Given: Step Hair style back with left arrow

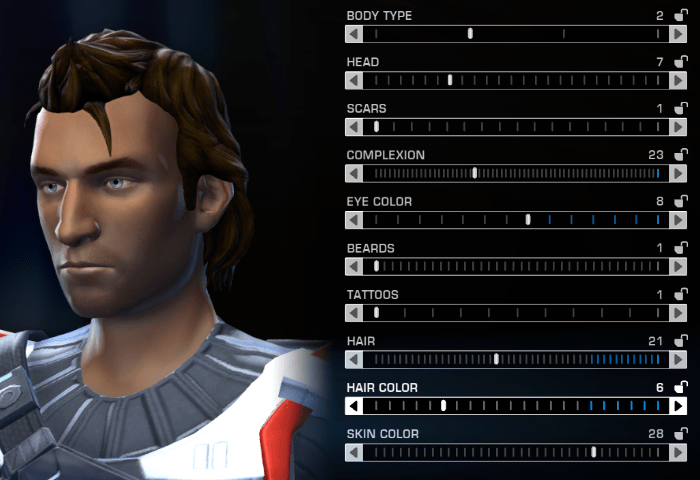Looking at the screenshot, I should pyautogui.click(x=353, y=359).
